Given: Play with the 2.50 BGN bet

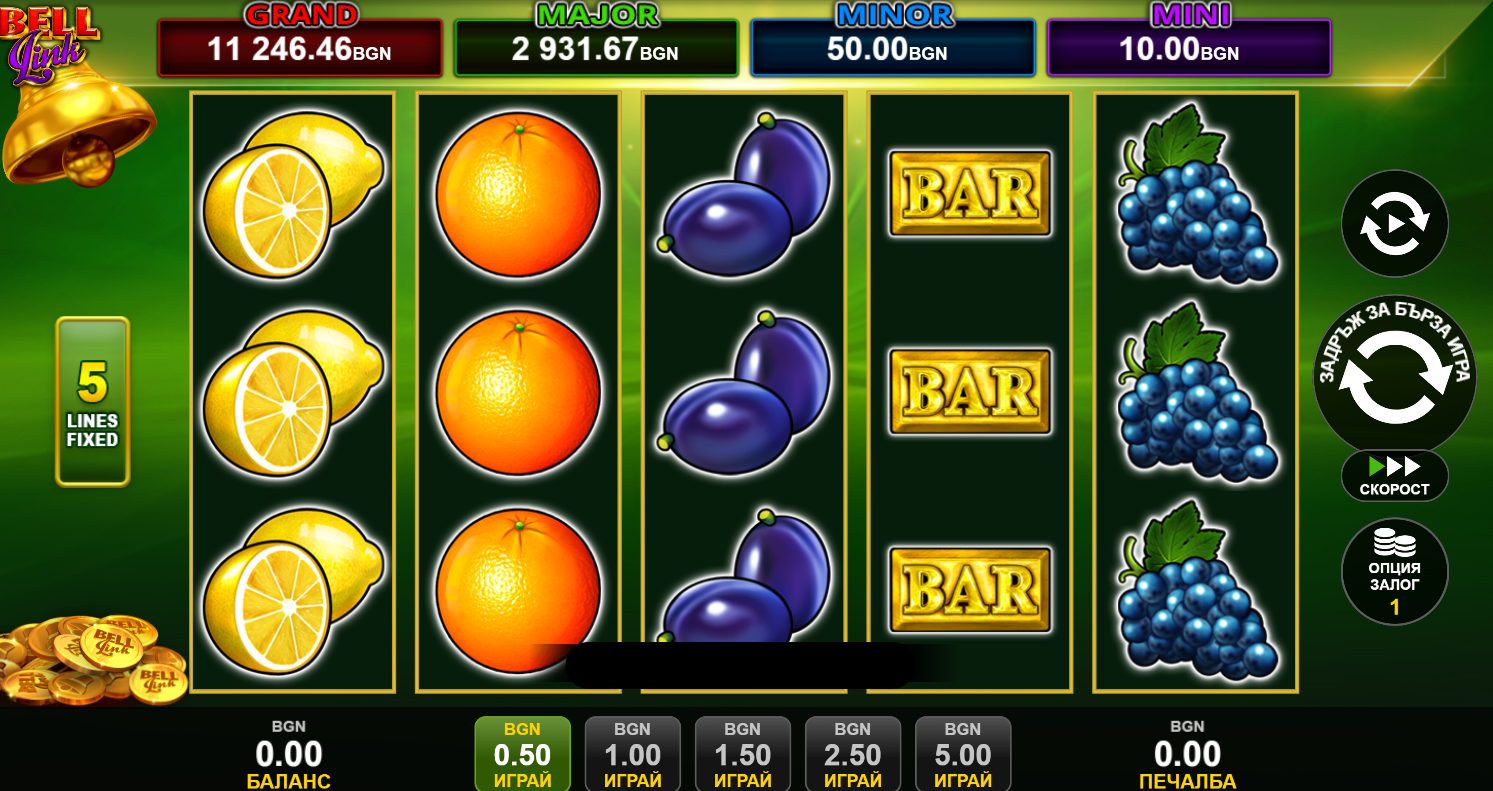Looking at the screenshot, I should coord(852,755).
